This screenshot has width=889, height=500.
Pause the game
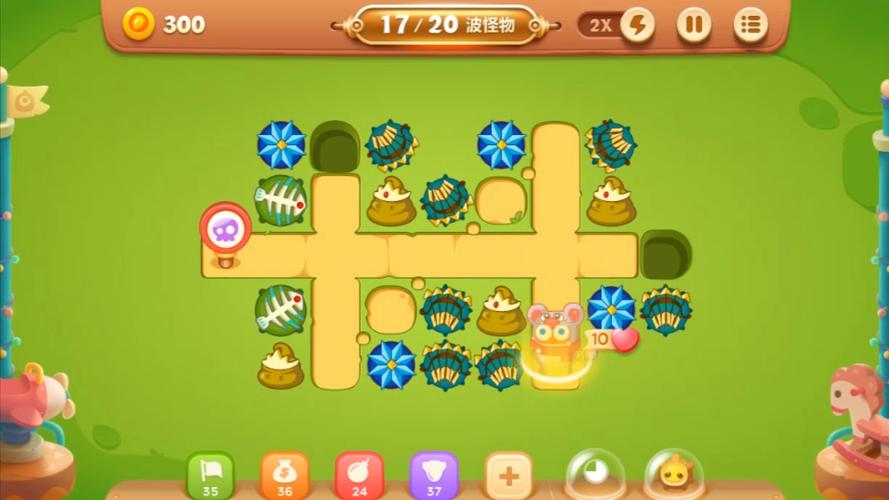coord(693,25)
